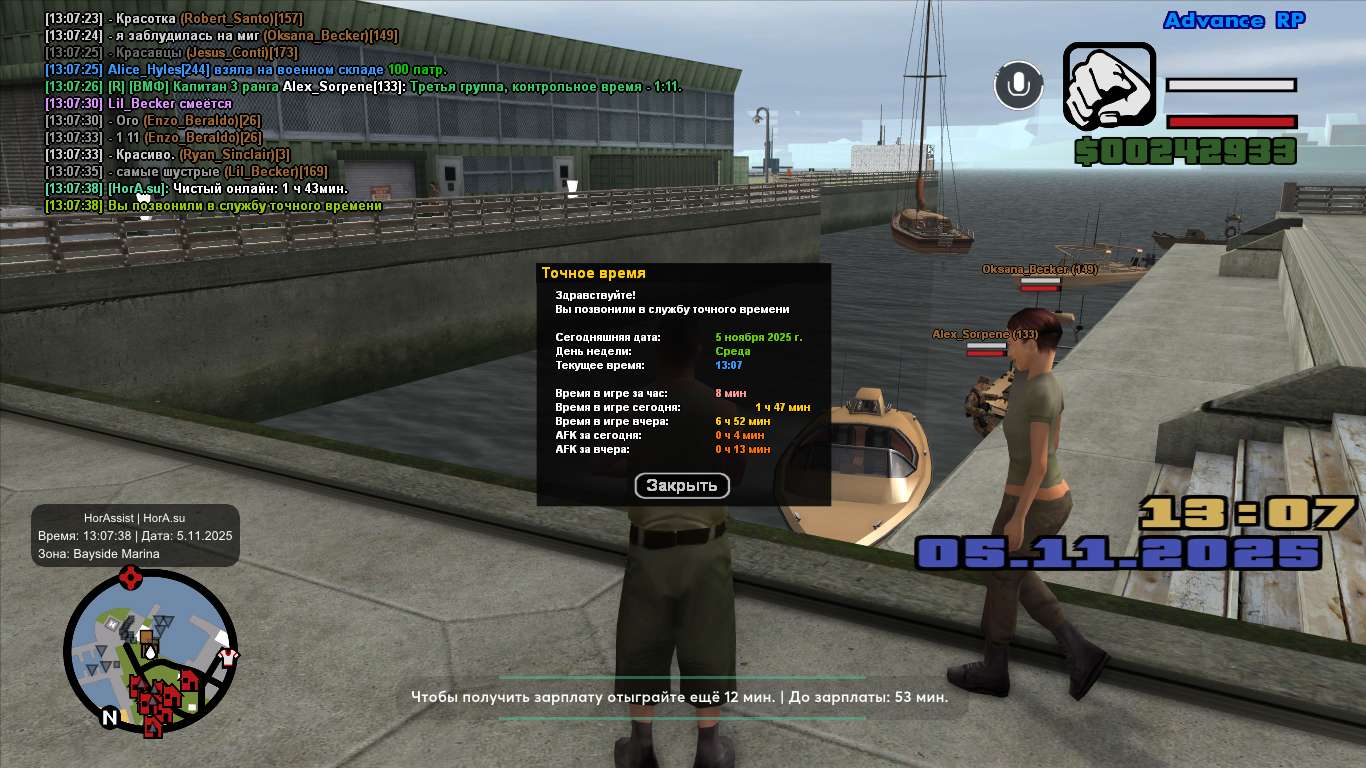Viewport: 1366px width, 768px height.
Task: Click the north compass marker on minimap
Action: click(109, 717)
